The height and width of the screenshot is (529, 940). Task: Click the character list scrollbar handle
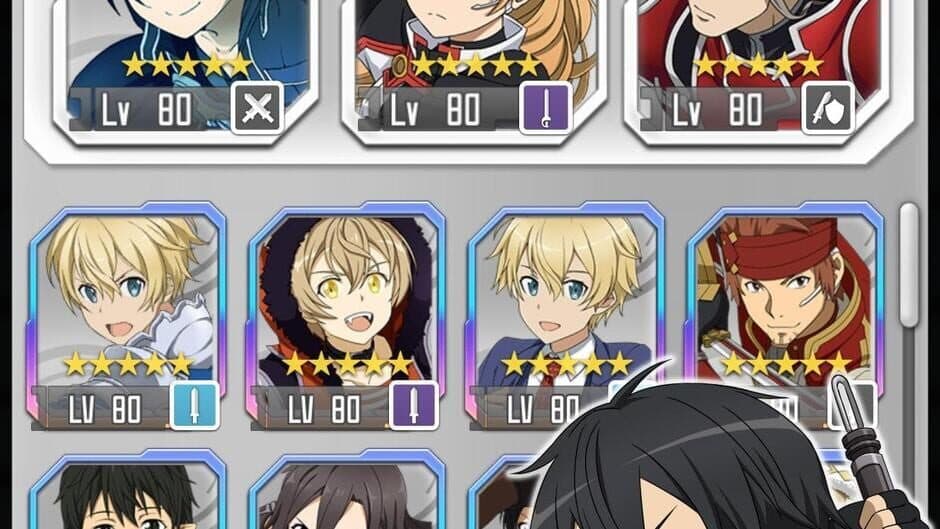[908, 265]
